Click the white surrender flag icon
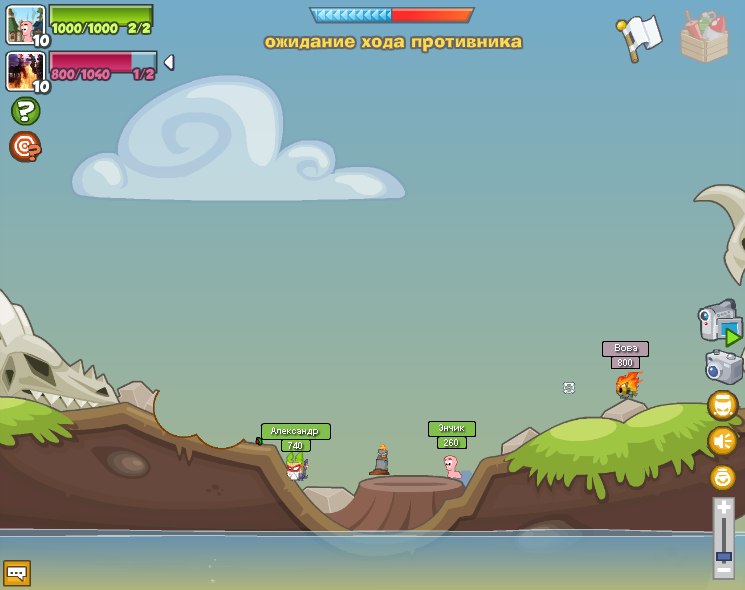 coord(640,34)
